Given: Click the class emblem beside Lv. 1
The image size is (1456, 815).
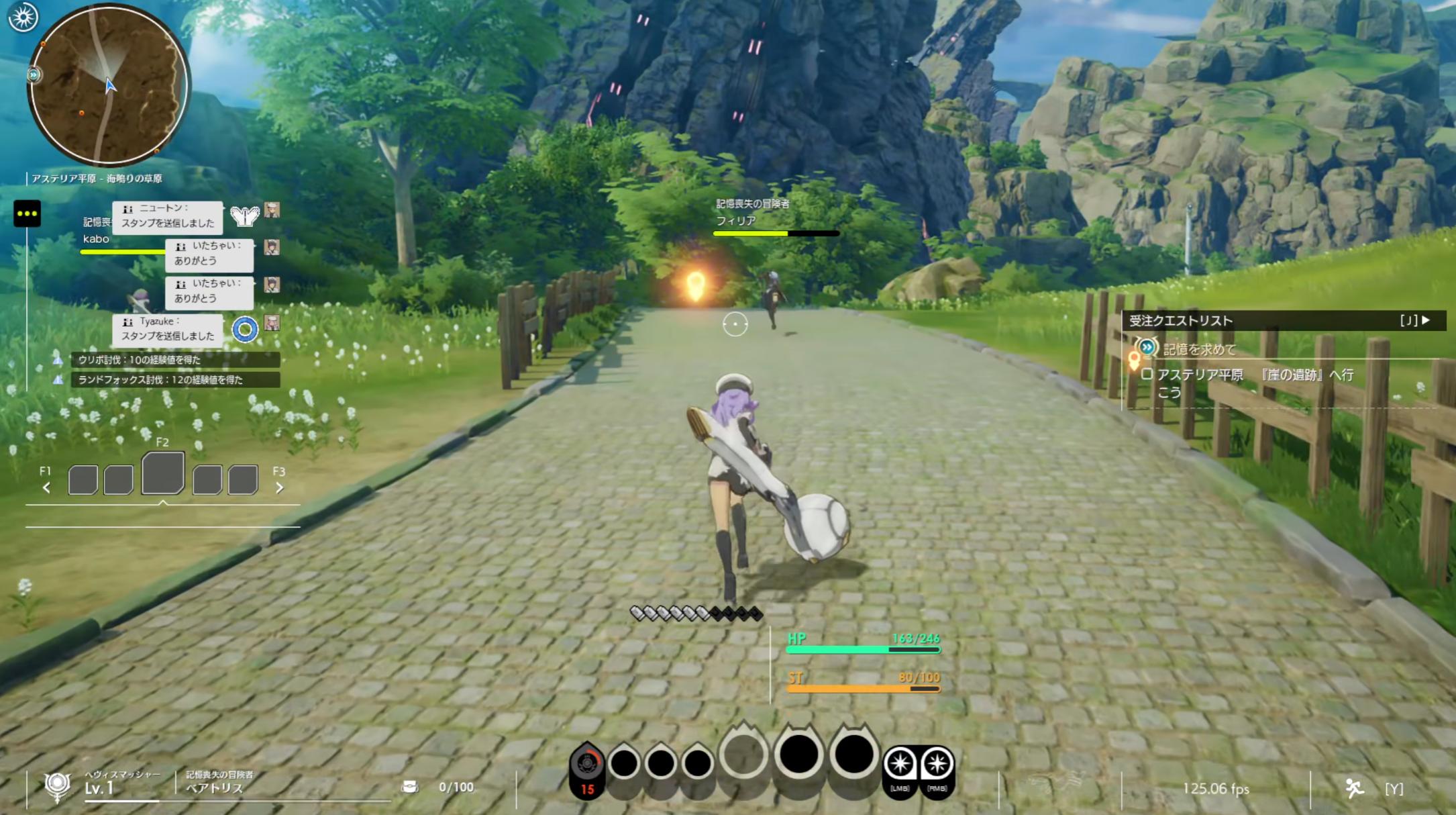Looking at the screenshot, I should [57, 785].
